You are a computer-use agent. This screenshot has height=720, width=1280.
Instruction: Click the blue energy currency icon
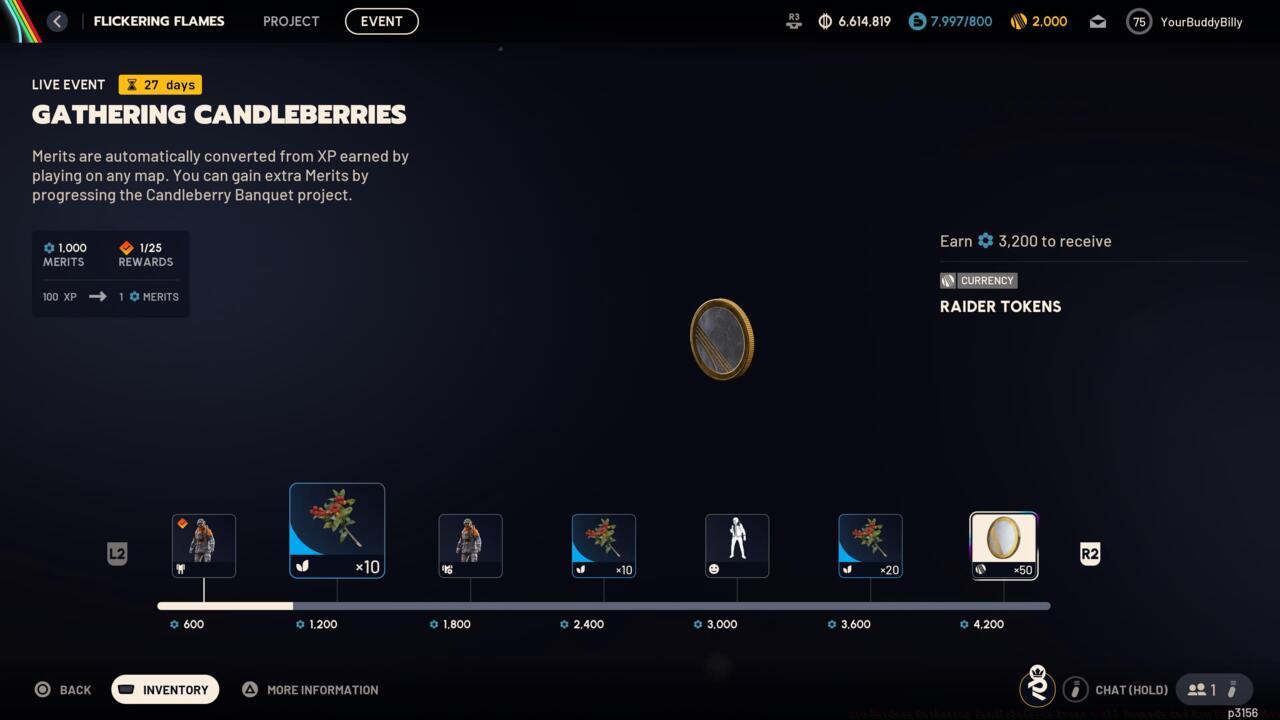(x=917, y=21)
